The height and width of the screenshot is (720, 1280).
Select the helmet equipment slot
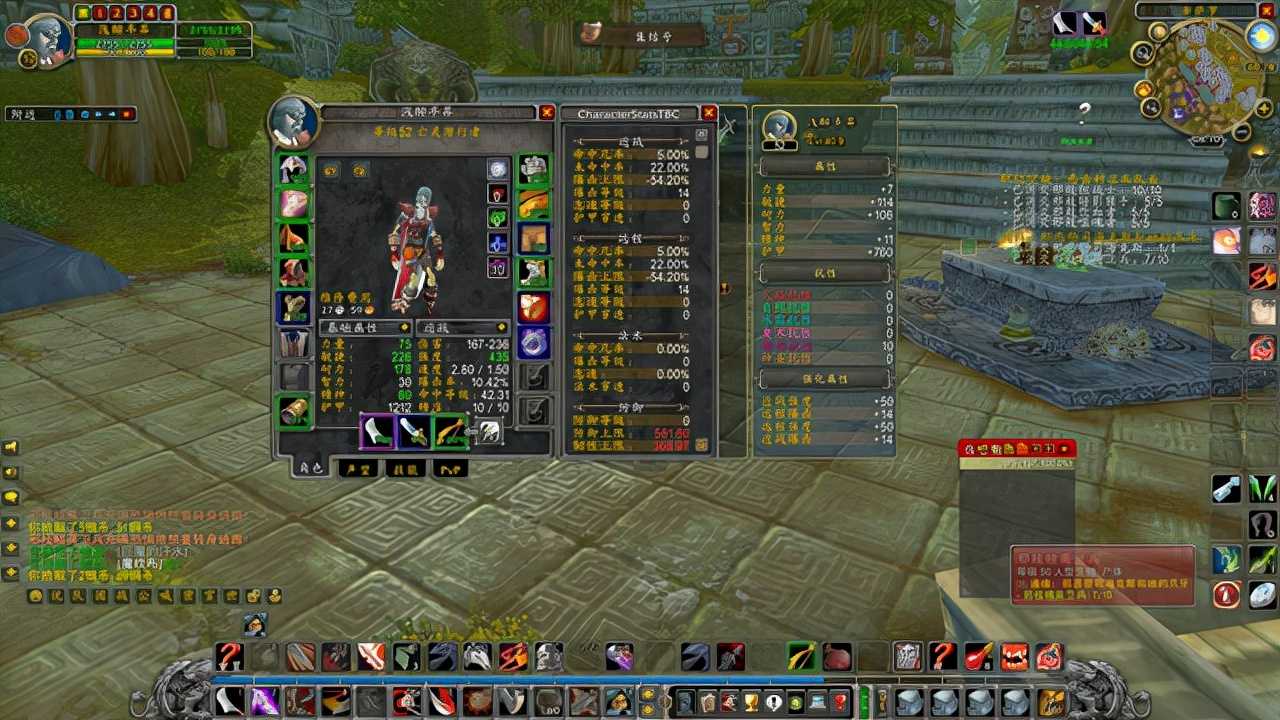click(293, 168)
